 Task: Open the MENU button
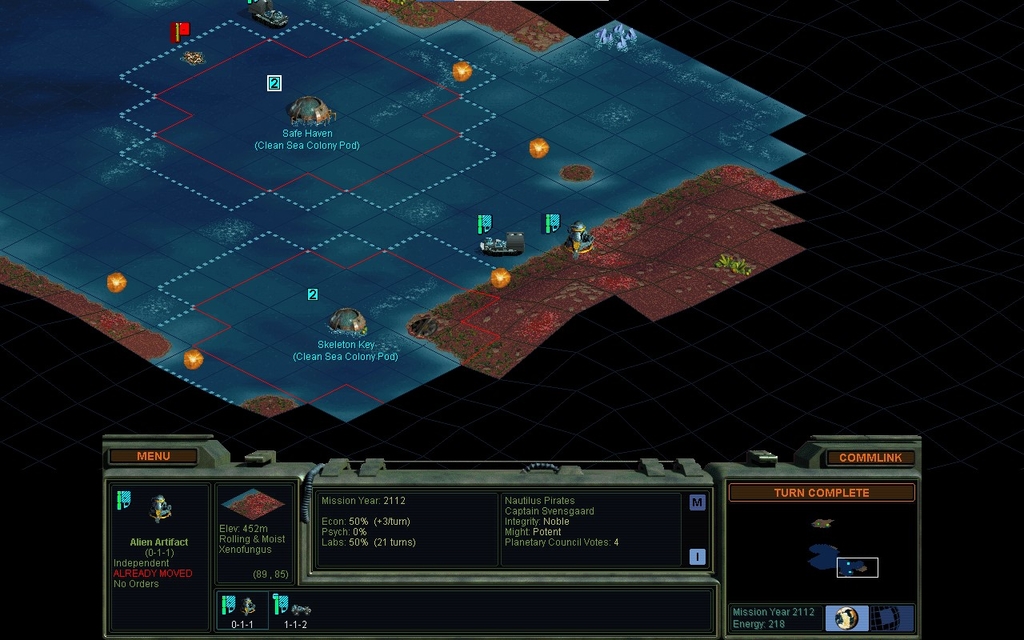coord(153,456)
